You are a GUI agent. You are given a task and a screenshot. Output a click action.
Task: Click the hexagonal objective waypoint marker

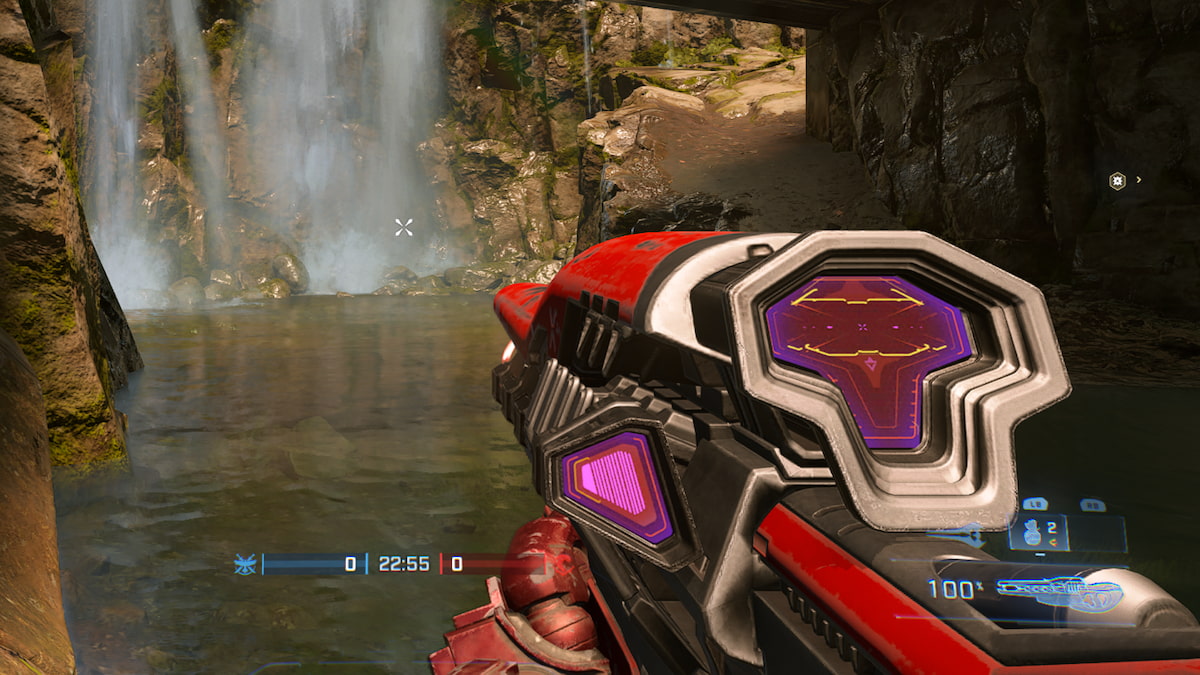(1117, 181)
